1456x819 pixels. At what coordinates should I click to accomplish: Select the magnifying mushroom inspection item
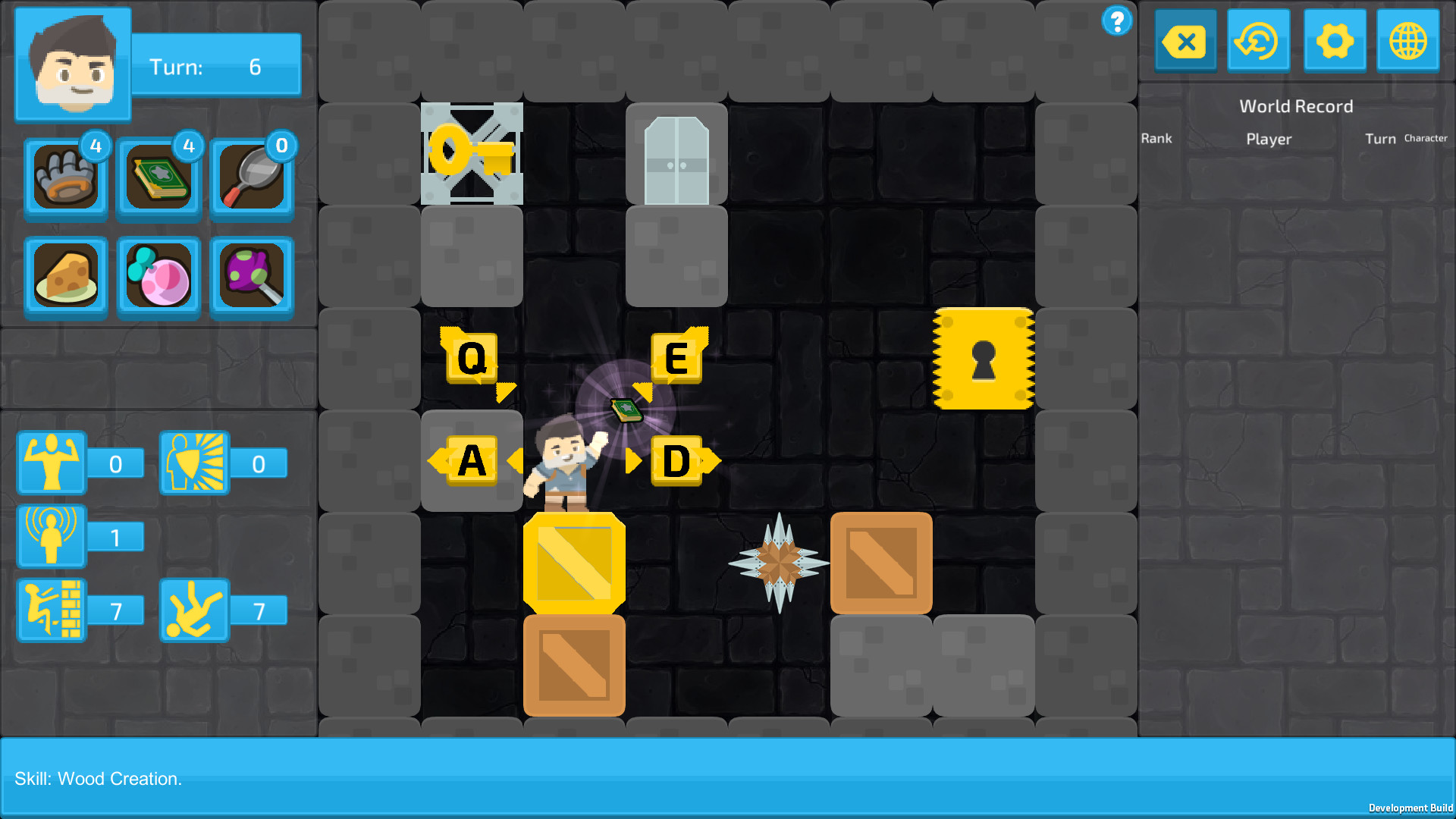pyautogui.click(x=252, y=276)
